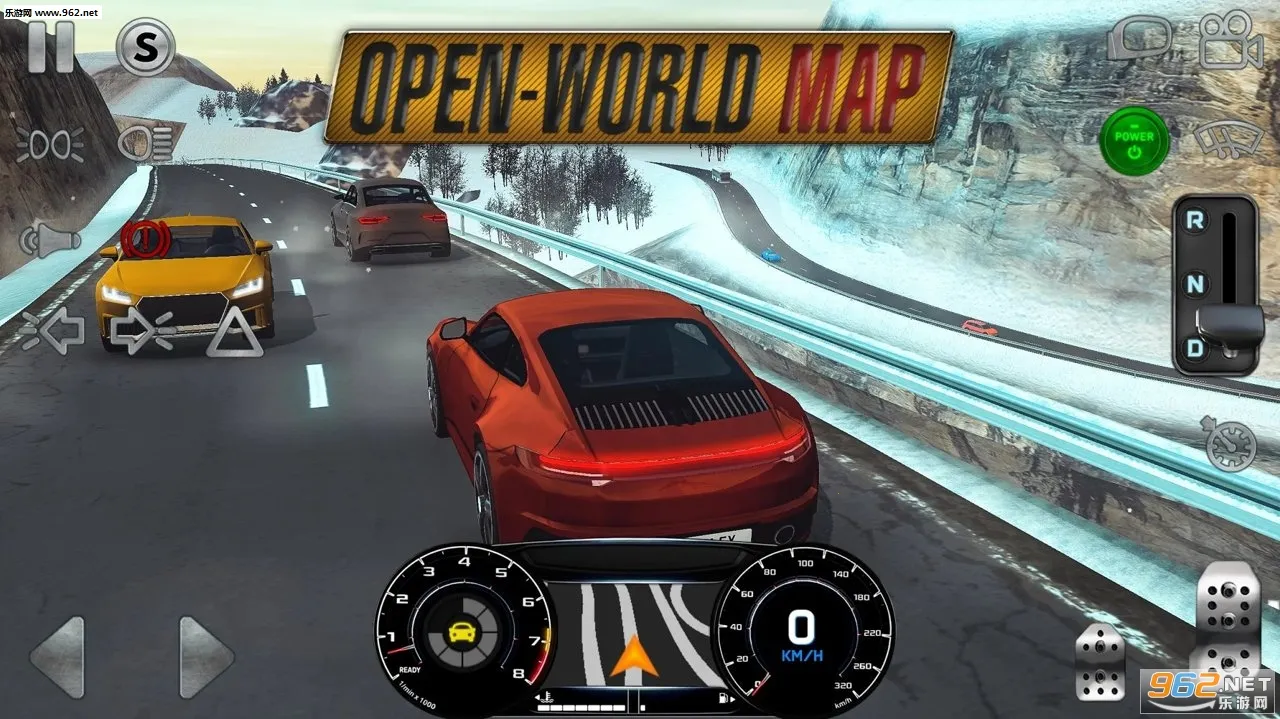The width and height of the screenshot is (1280, 719).
Task: Activate the right turn signal
Action: (x=143, y=332)
